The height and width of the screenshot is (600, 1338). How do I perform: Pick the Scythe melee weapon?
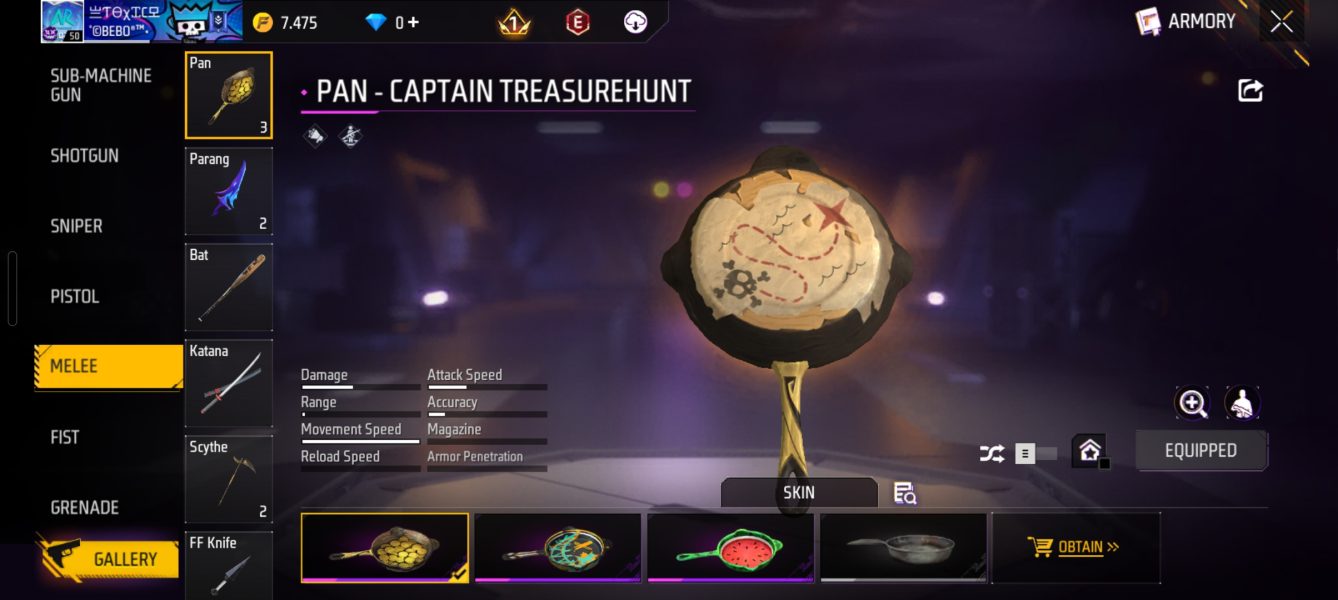(x=228, y=479)
